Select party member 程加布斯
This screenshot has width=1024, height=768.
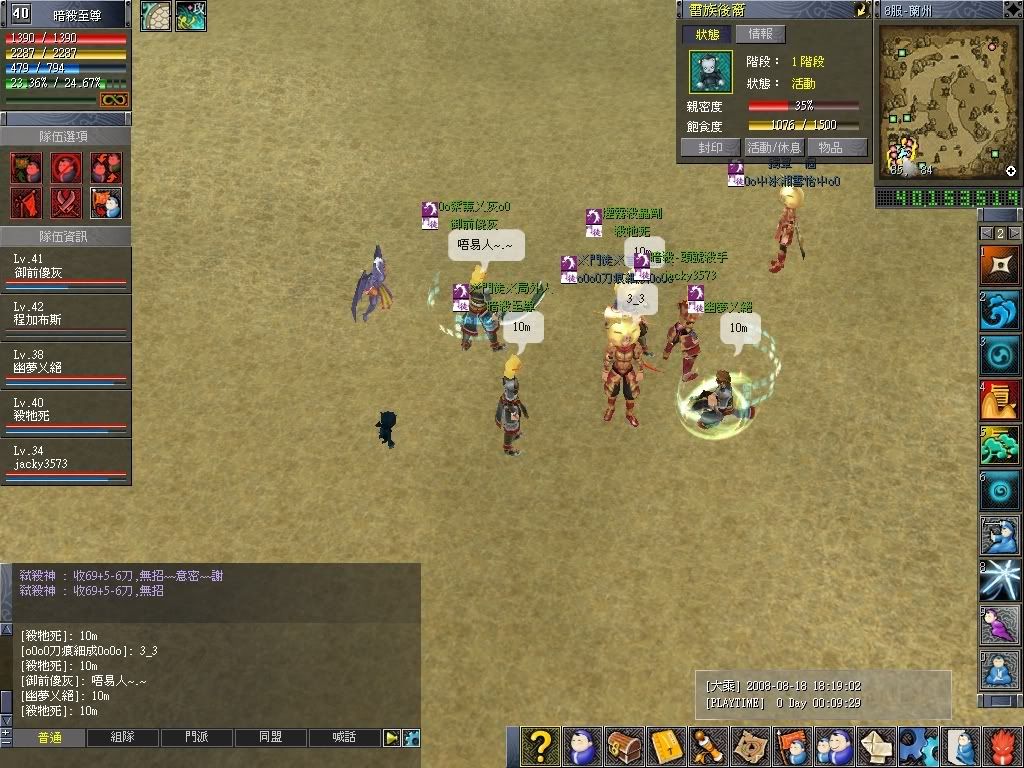[66, 318]
